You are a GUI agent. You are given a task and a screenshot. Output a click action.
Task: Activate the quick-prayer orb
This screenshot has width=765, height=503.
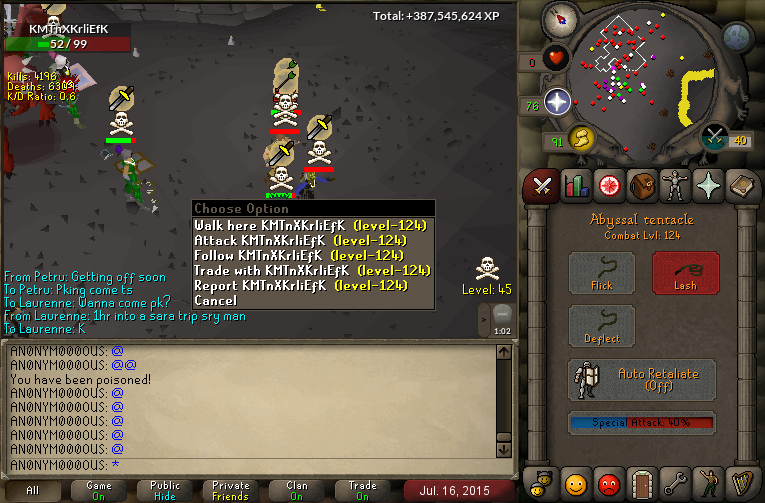coord(557,100)
